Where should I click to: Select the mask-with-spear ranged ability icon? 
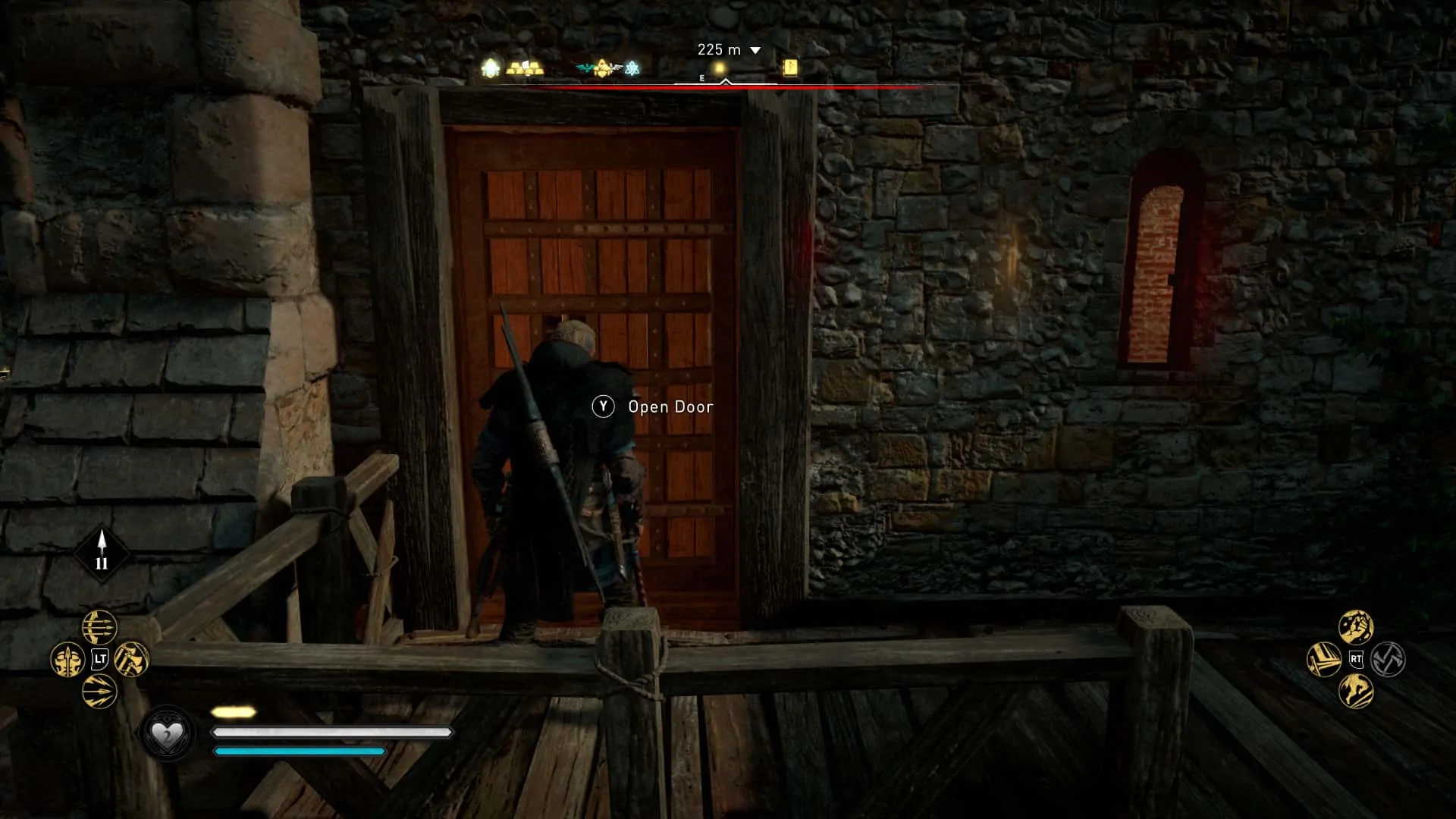pyautogui.click(x=67, y=660)
